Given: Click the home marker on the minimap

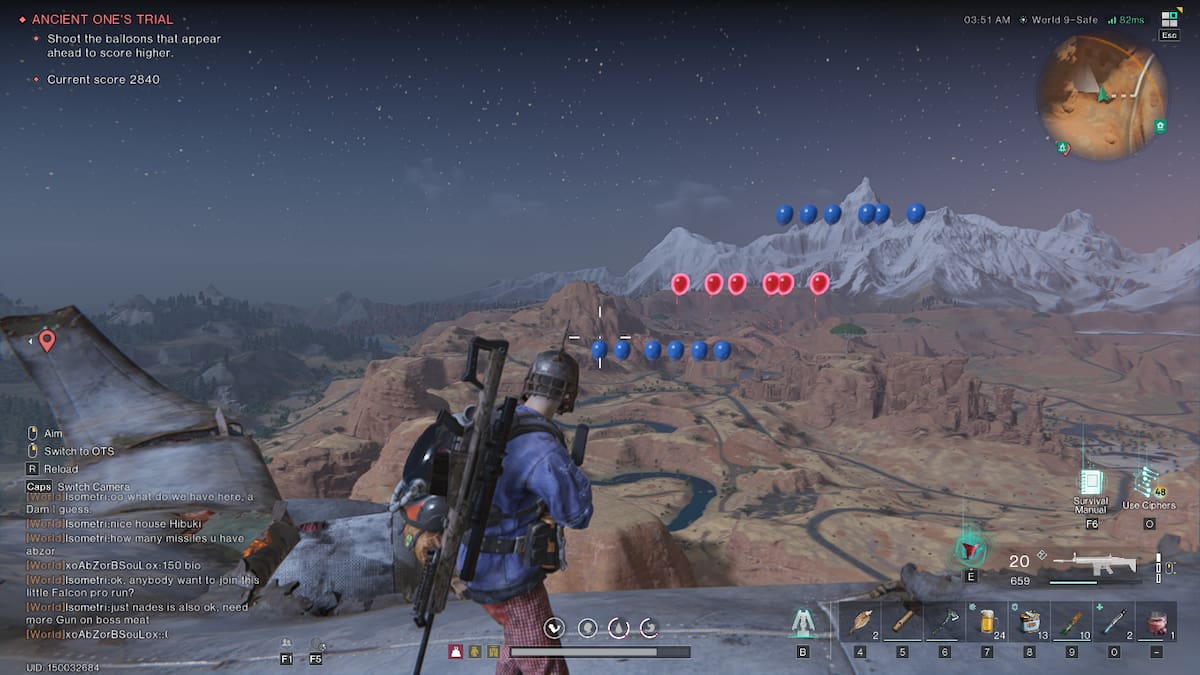Looking at the screenshot, I should point(1158,127).
